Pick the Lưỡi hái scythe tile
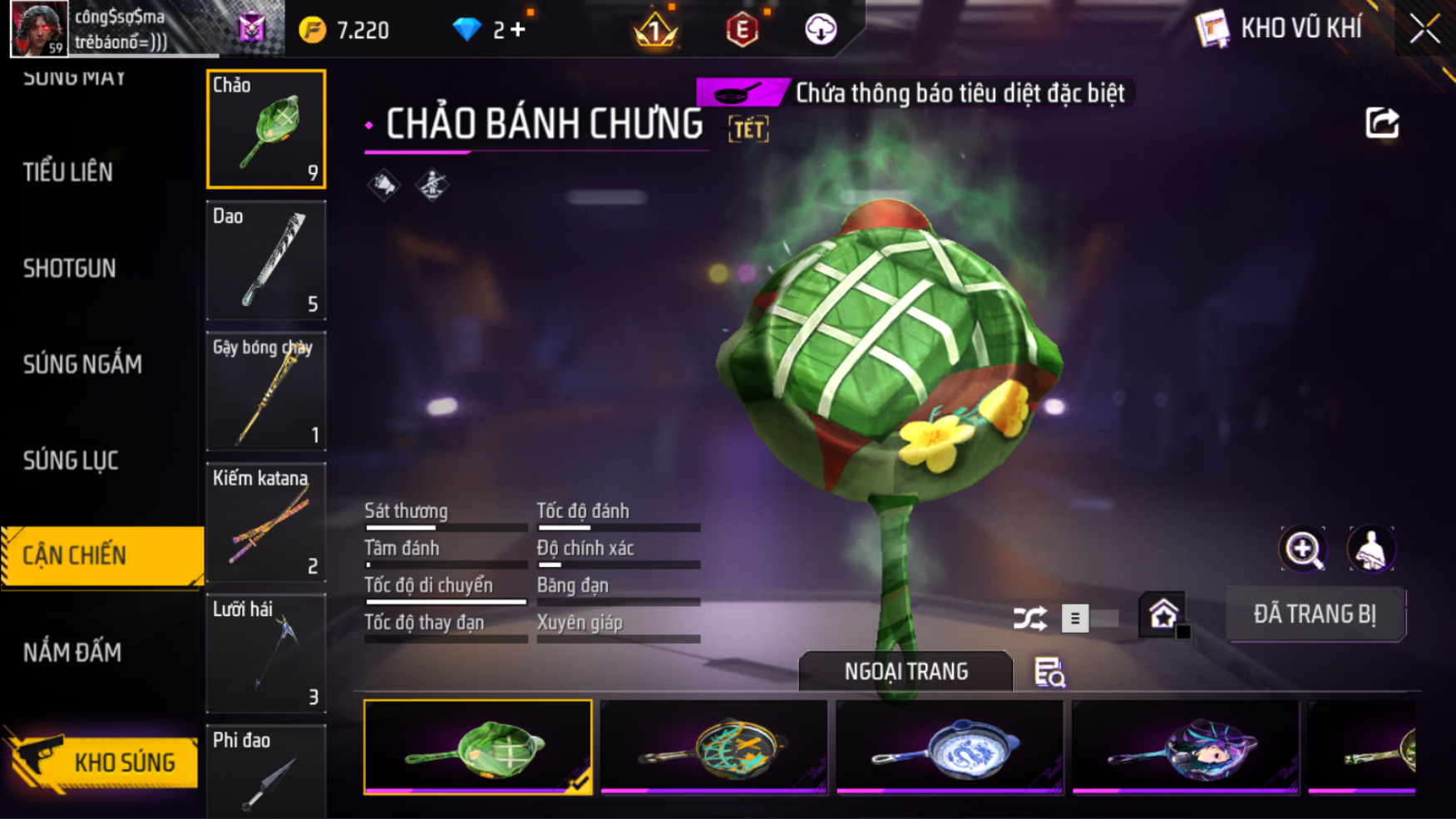 tap(266, 654)
